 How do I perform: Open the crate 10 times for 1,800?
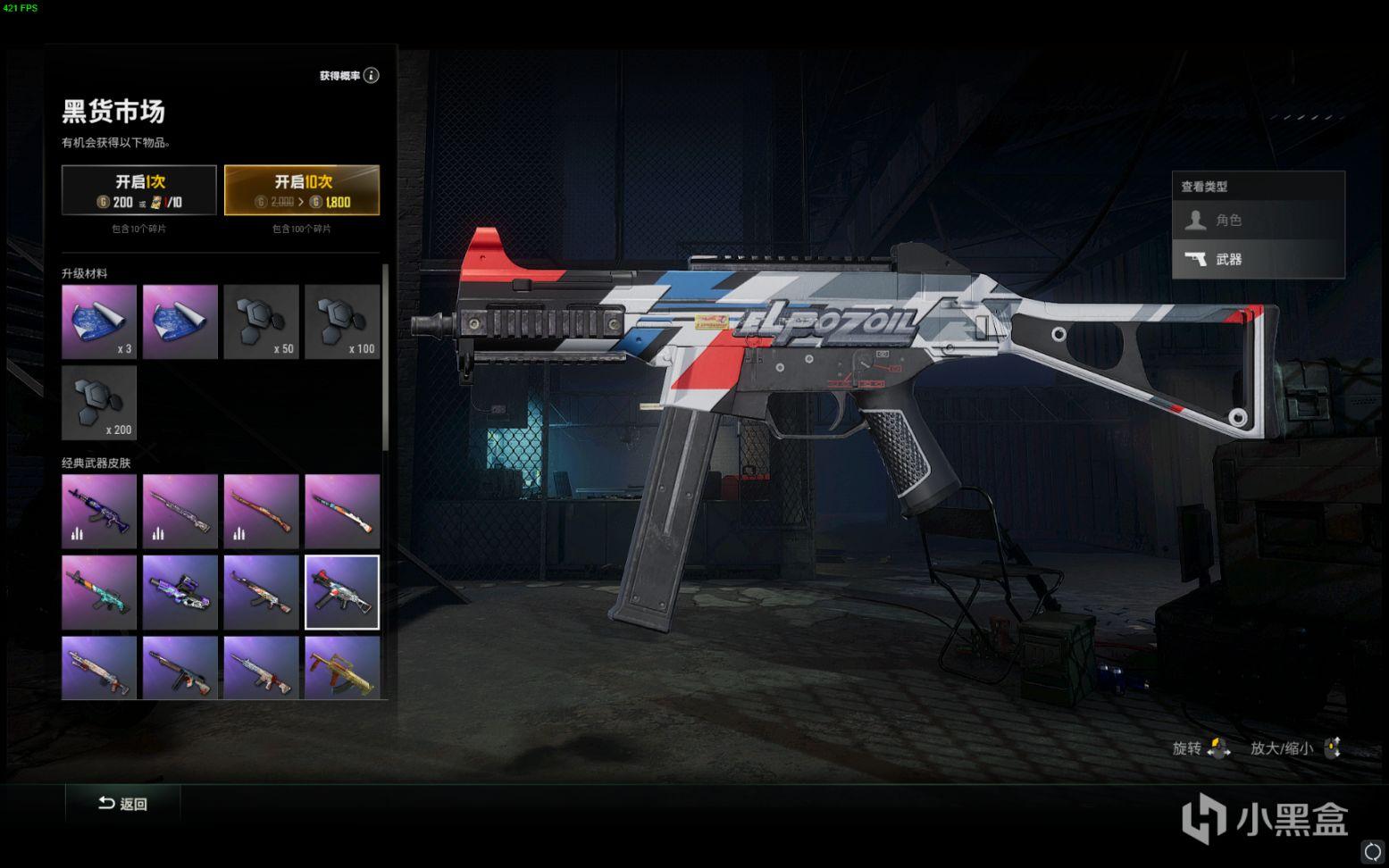point(301,189)
